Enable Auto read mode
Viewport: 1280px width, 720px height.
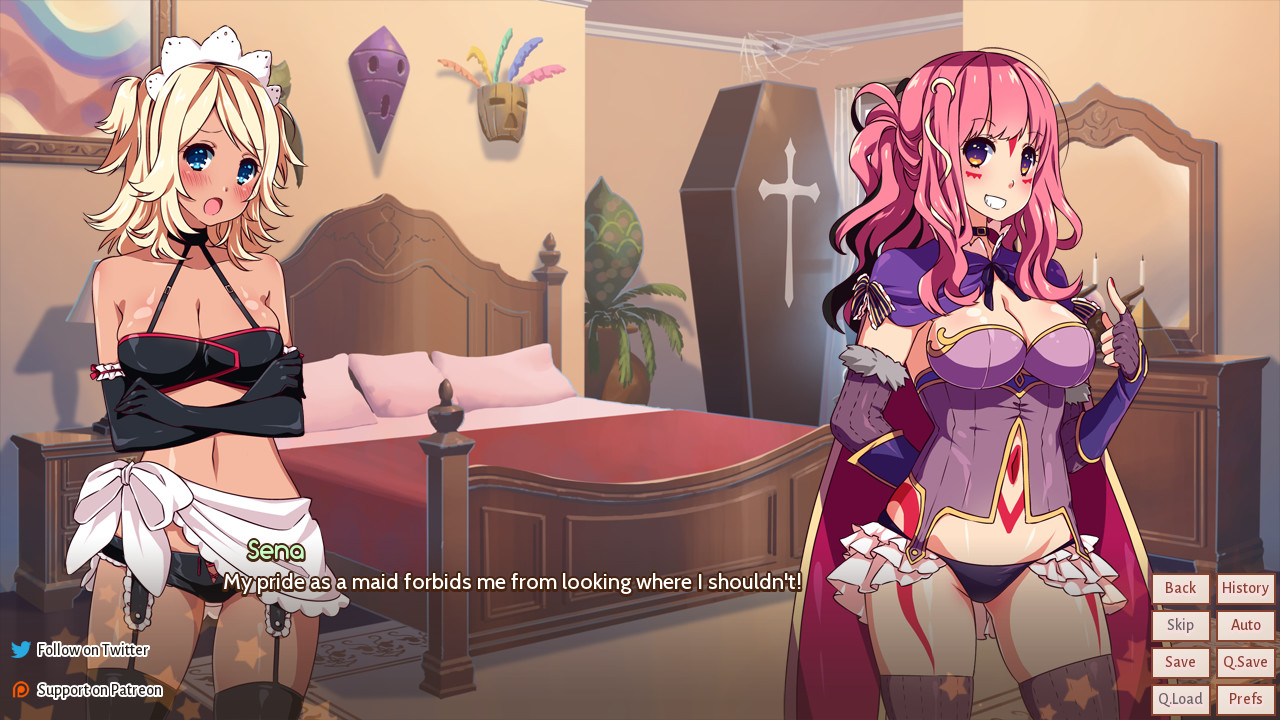(x=1244, y=625)
